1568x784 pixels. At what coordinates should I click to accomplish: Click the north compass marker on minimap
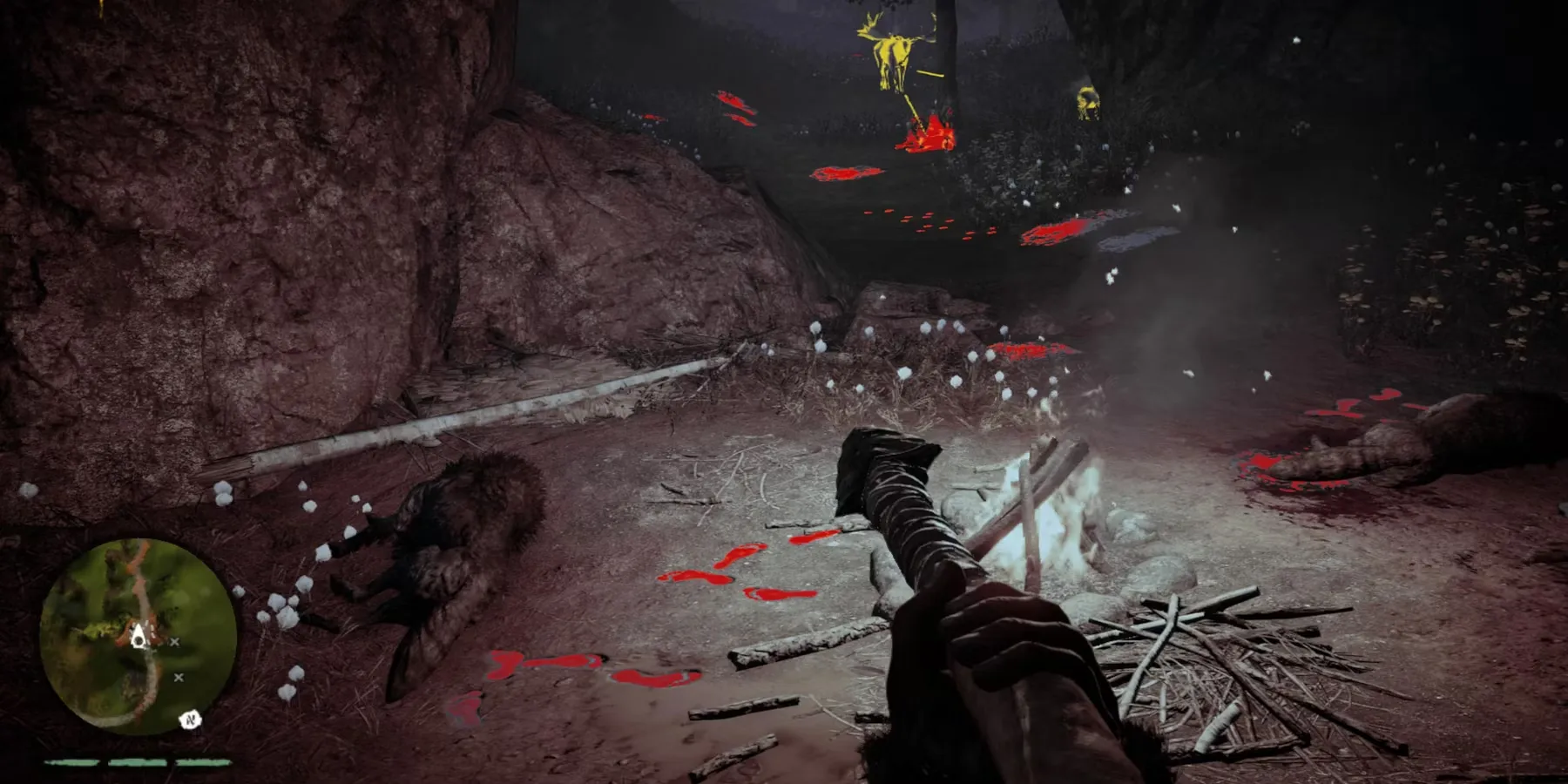tap(191, 720)
